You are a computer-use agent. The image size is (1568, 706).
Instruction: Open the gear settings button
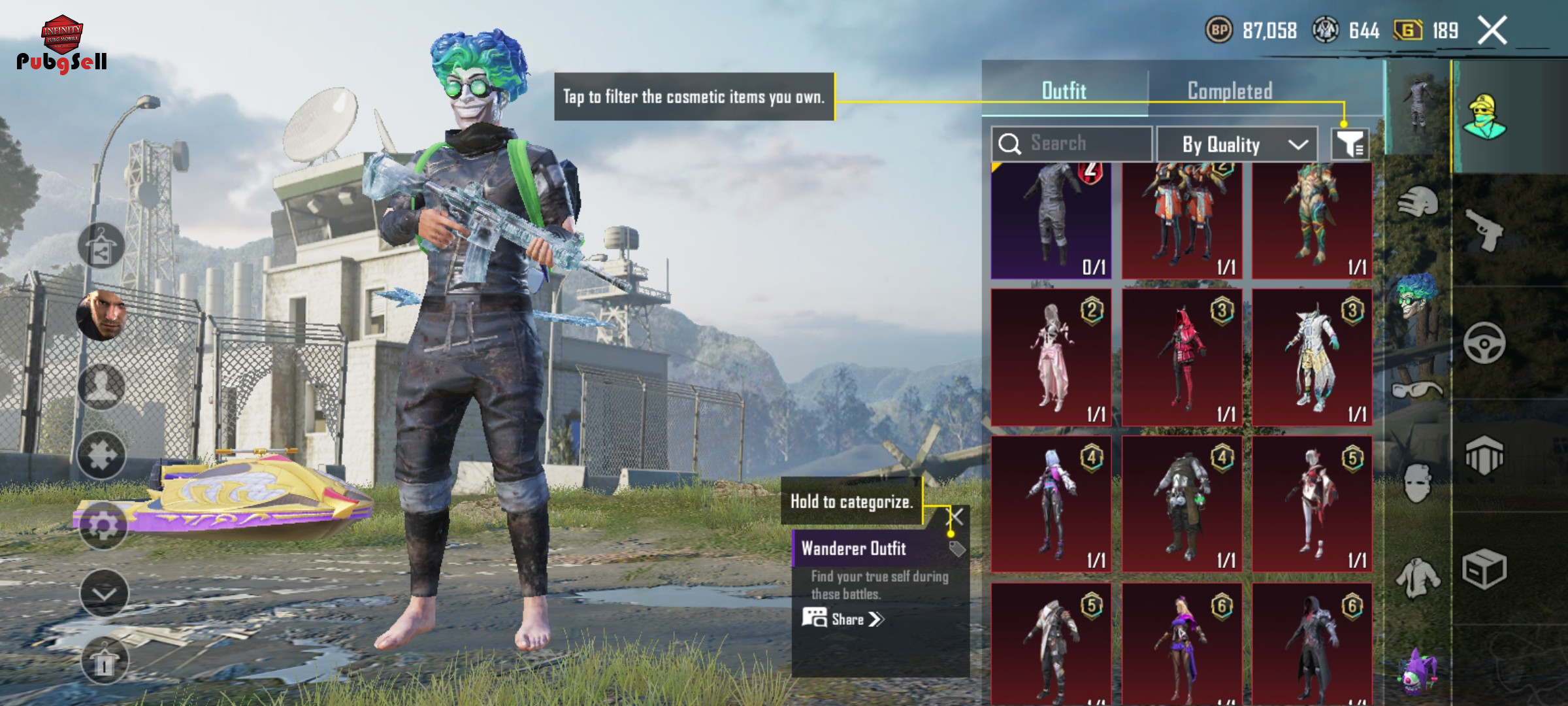(x=103, y=526)
